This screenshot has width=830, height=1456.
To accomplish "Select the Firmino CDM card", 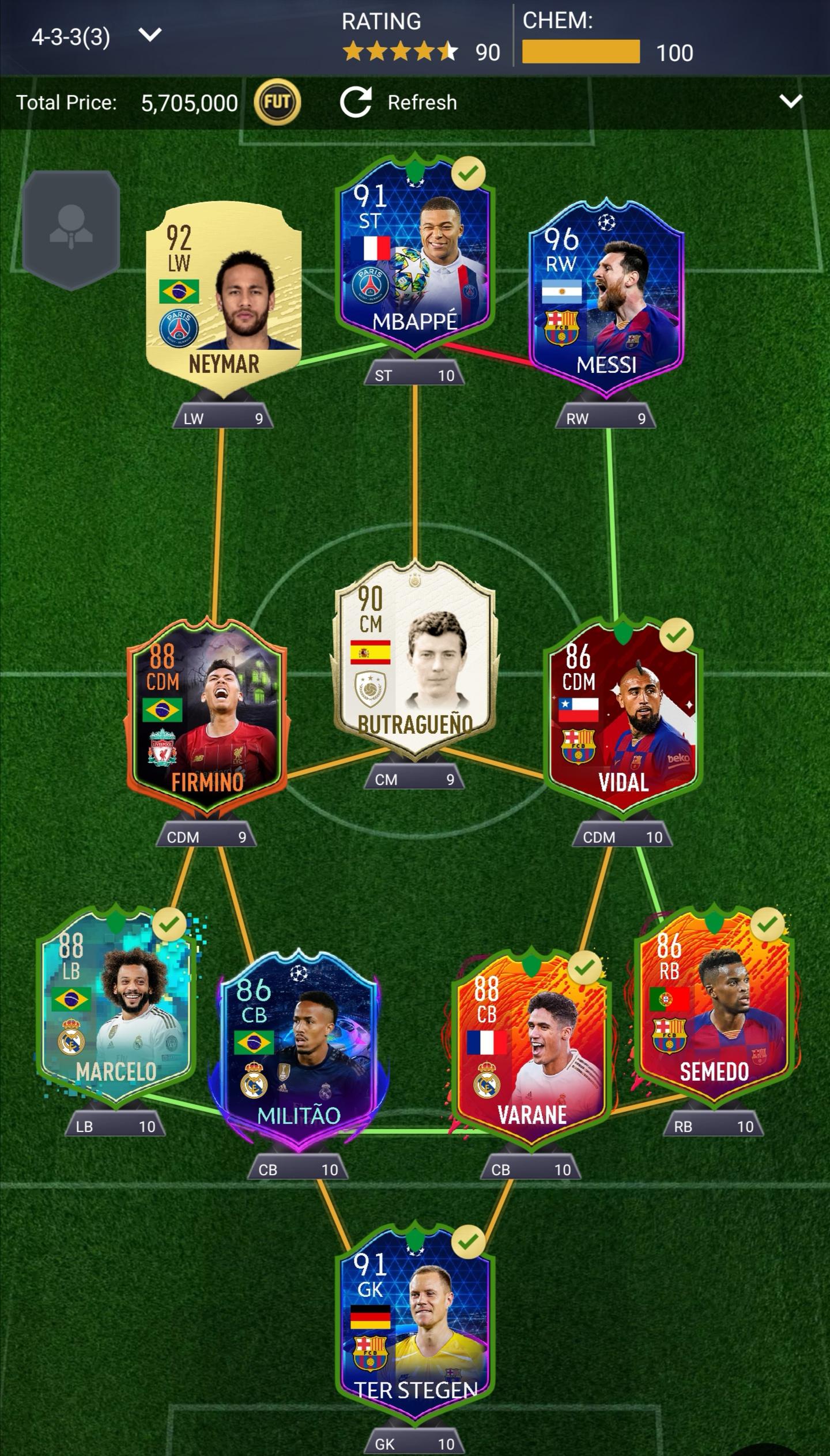I will point(207,715).
